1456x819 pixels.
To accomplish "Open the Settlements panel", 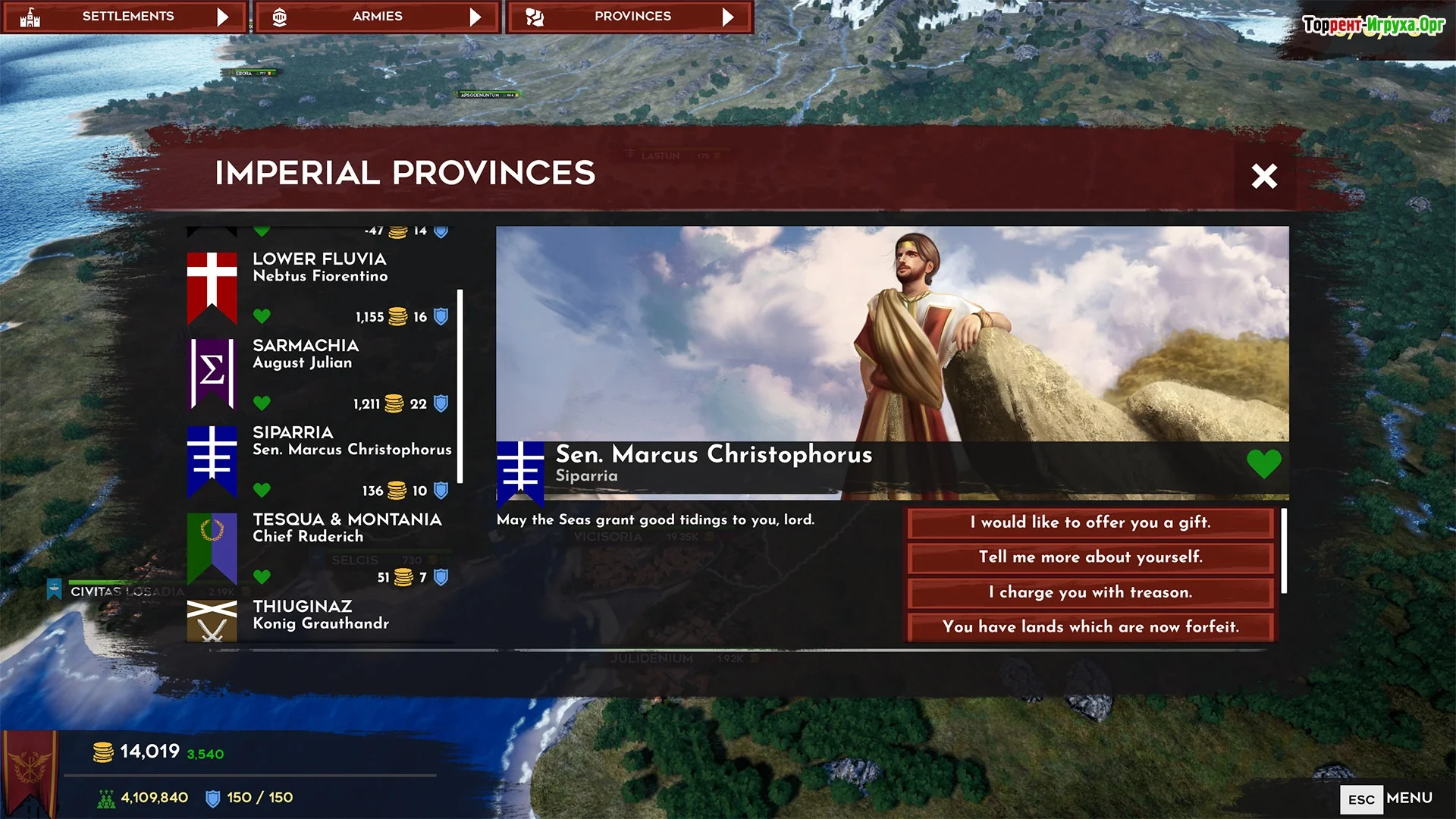I will coord(126,17).
